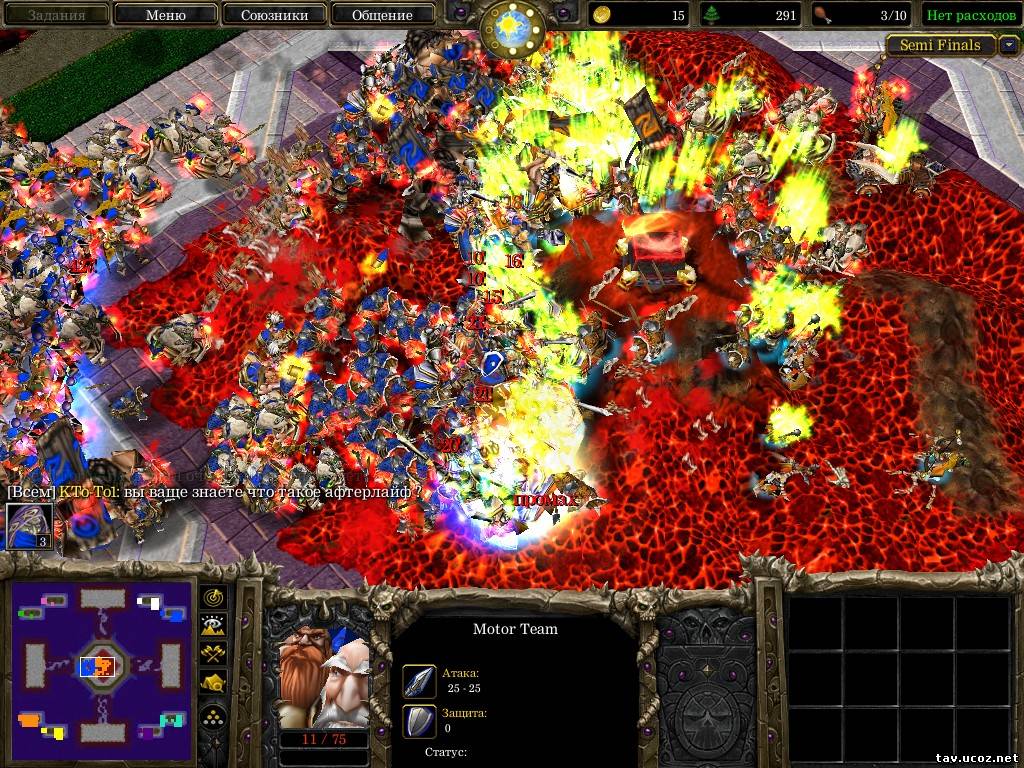Click the Motor Team unit portrait

pos(322,677)
